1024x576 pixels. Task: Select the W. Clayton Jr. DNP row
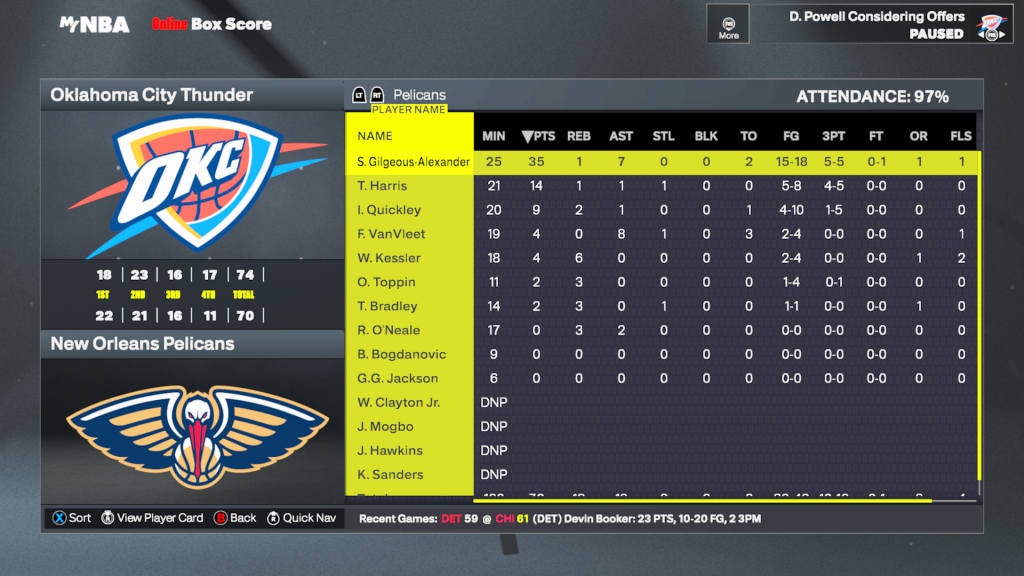(x=398, y=402)
